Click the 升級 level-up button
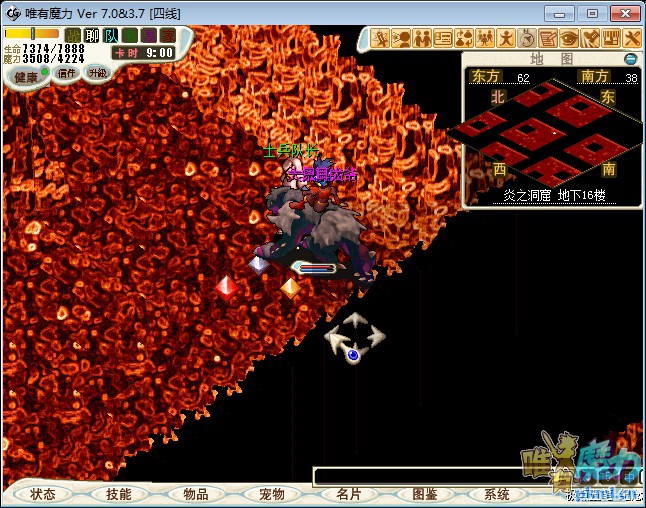Viewport: 646px width, 508px height. (97, 73)
